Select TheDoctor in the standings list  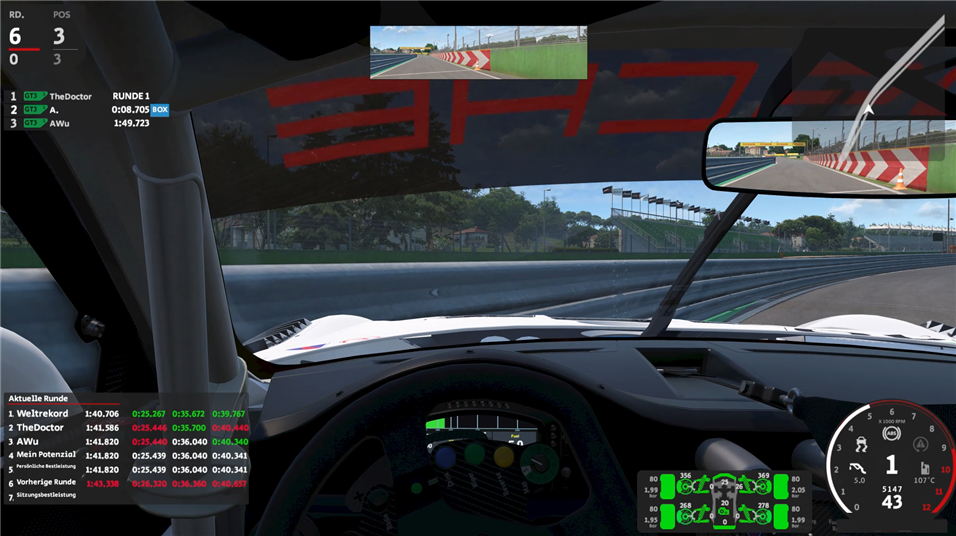tap(70, 96)
